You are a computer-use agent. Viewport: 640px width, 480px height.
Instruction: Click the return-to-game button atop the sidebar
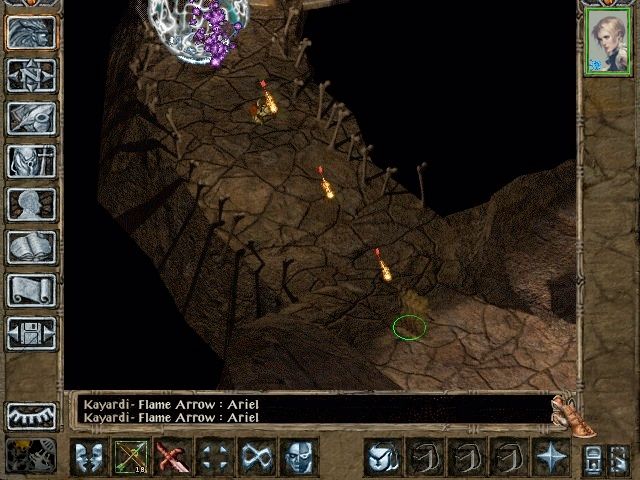(31, 32)
